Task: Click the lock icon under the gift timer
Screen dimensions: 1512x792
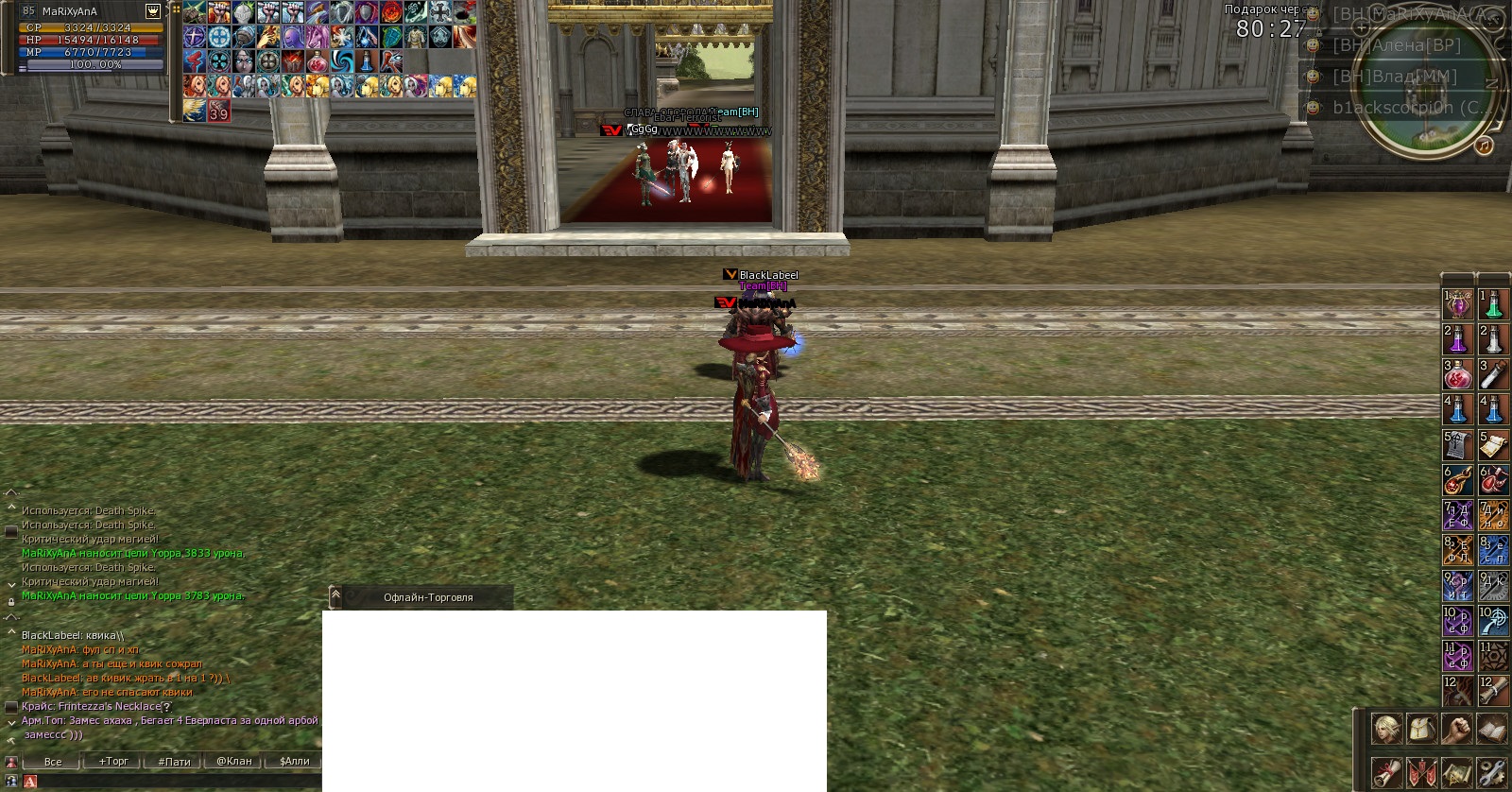Action: pyautogui.click(x=1319, y=32)
